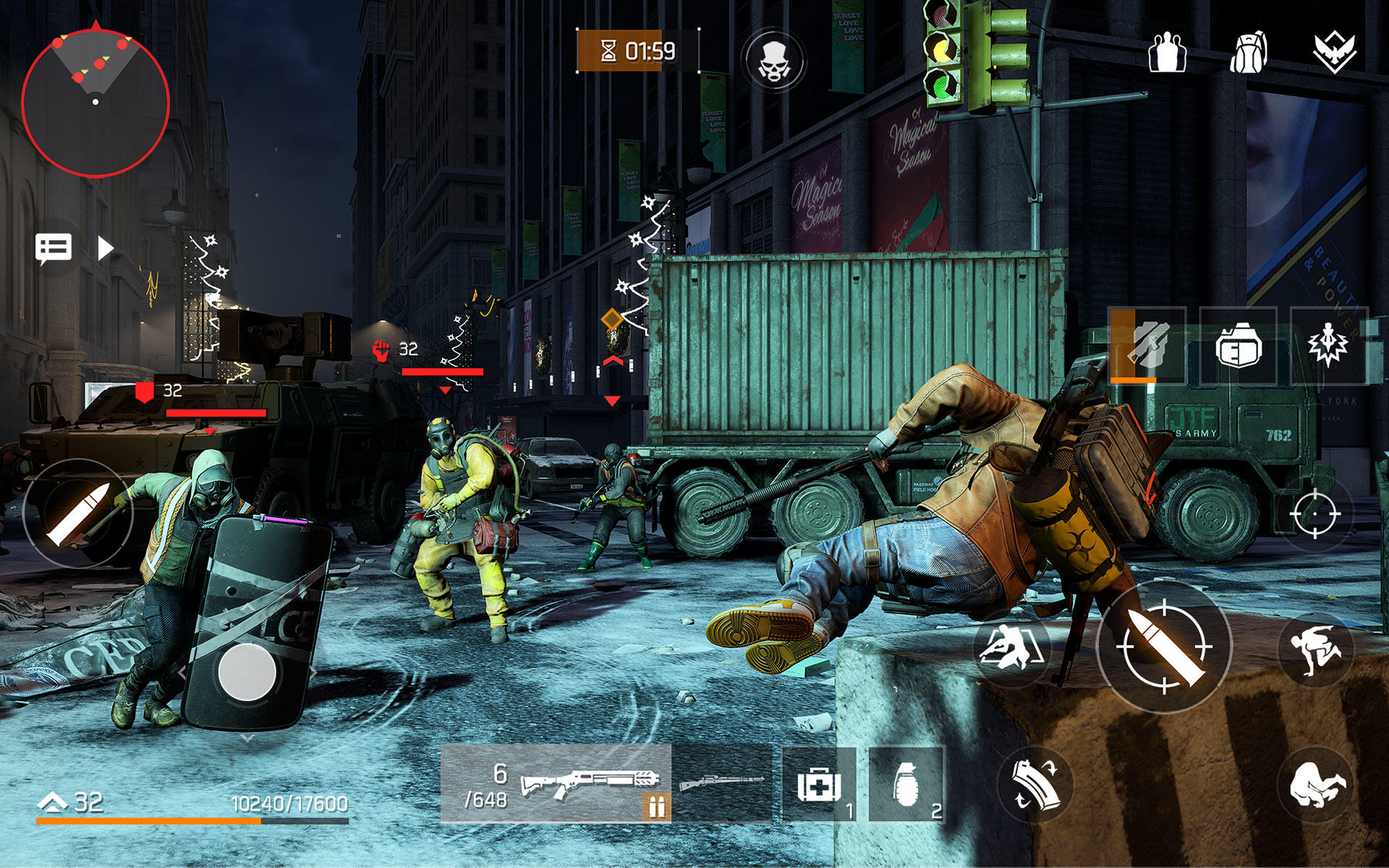Image resolution: width=1389 pixels, height=868 pixels.
Task: Use the medkit item
Action: point(819,785)
